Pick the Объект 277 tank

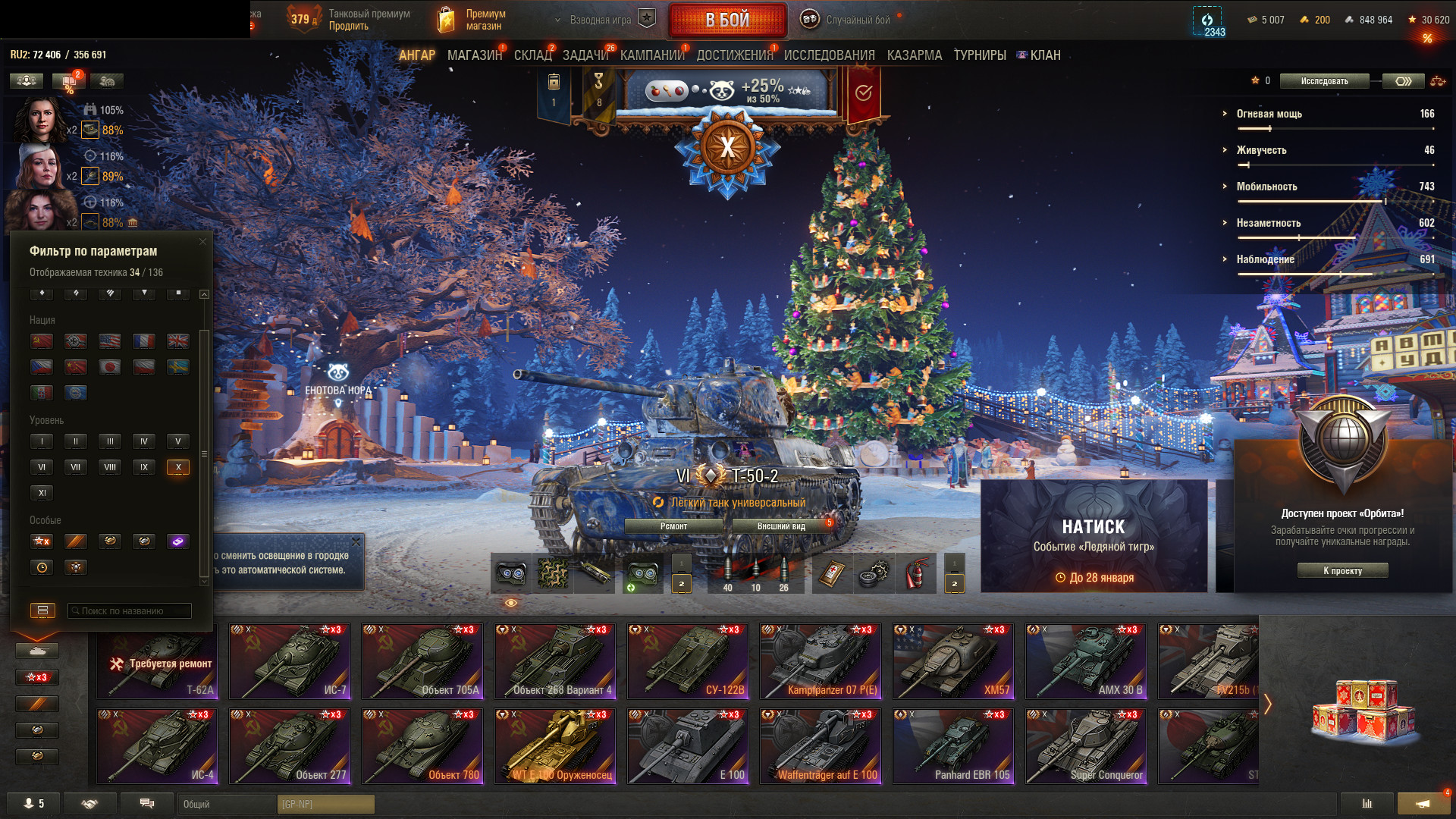(290, 745)
